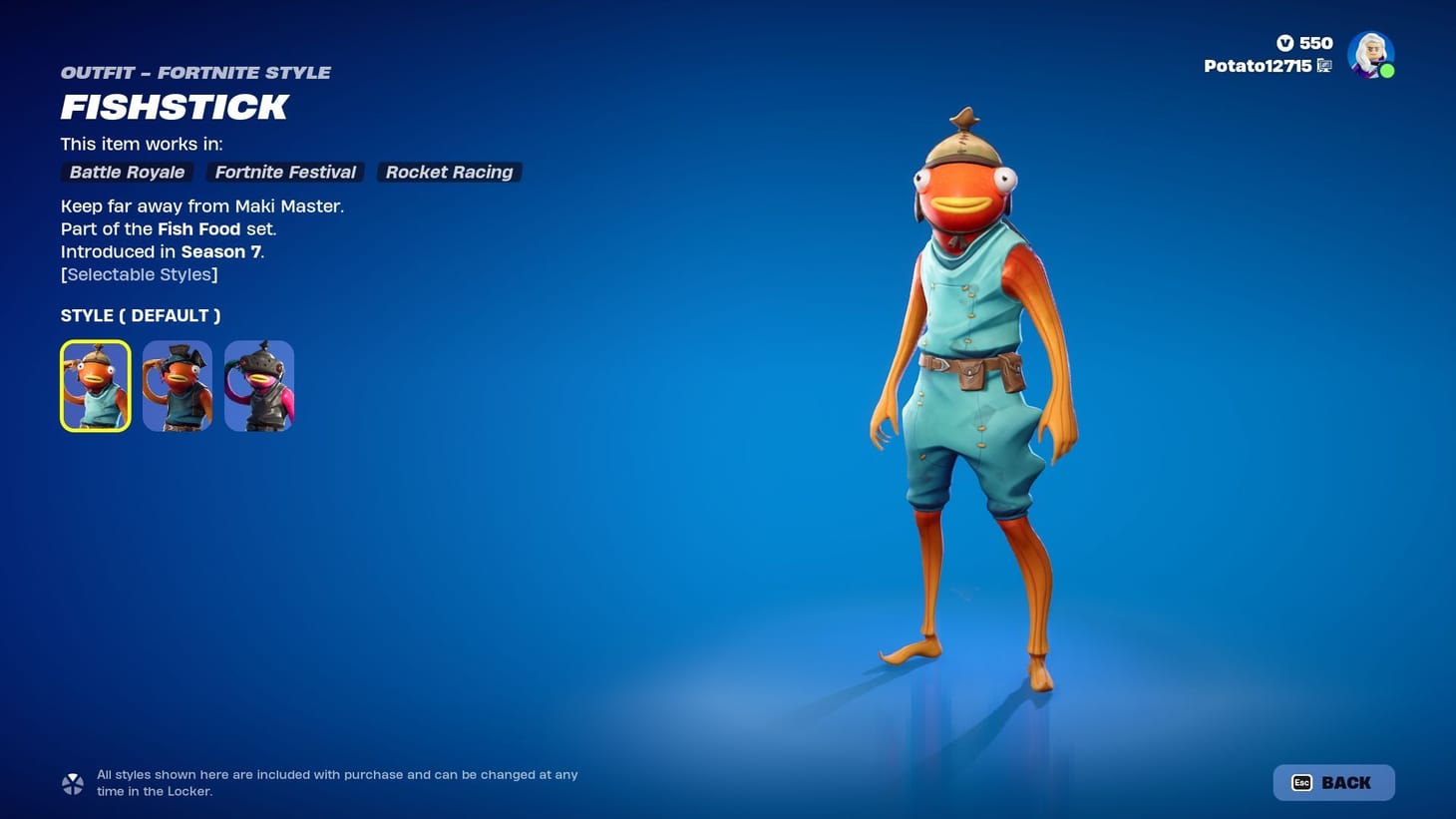
Task: Click the 550 V-Bucks balance
Action: click(1316, 43)
